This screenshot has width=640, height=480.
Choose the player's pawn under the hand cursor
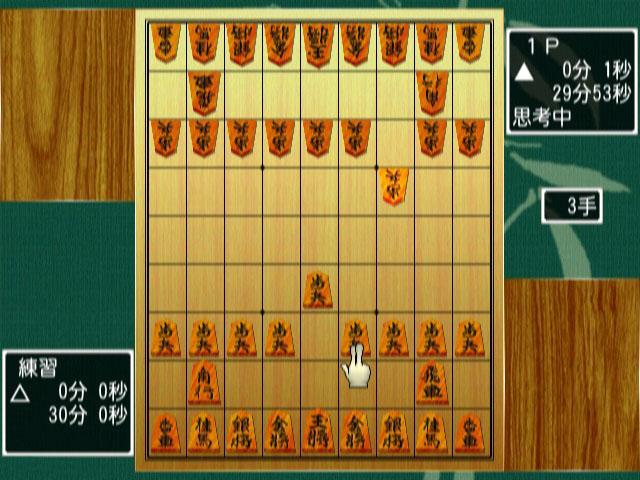point(356,337)
